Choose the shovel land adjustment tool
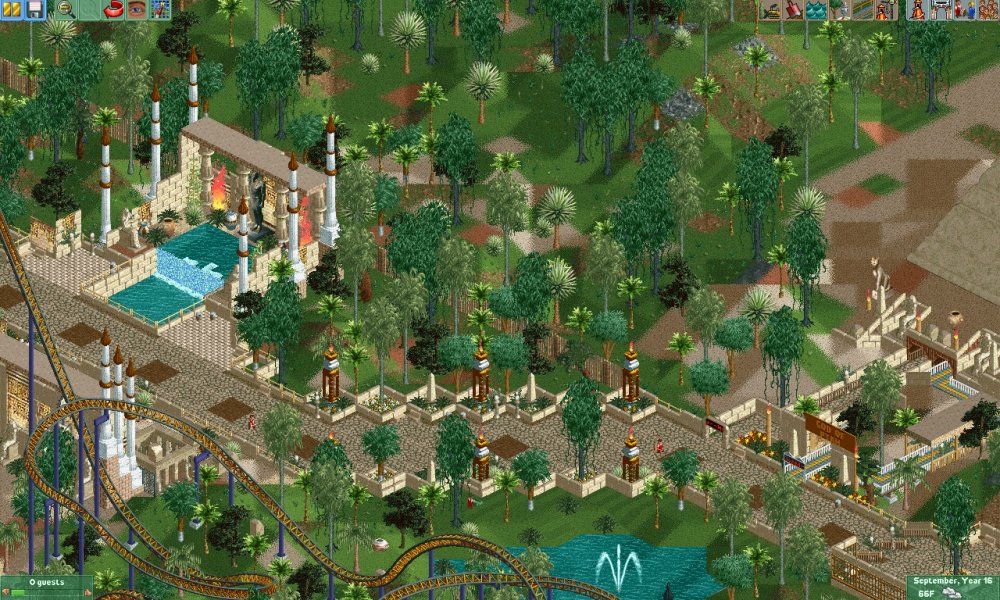 793,10
